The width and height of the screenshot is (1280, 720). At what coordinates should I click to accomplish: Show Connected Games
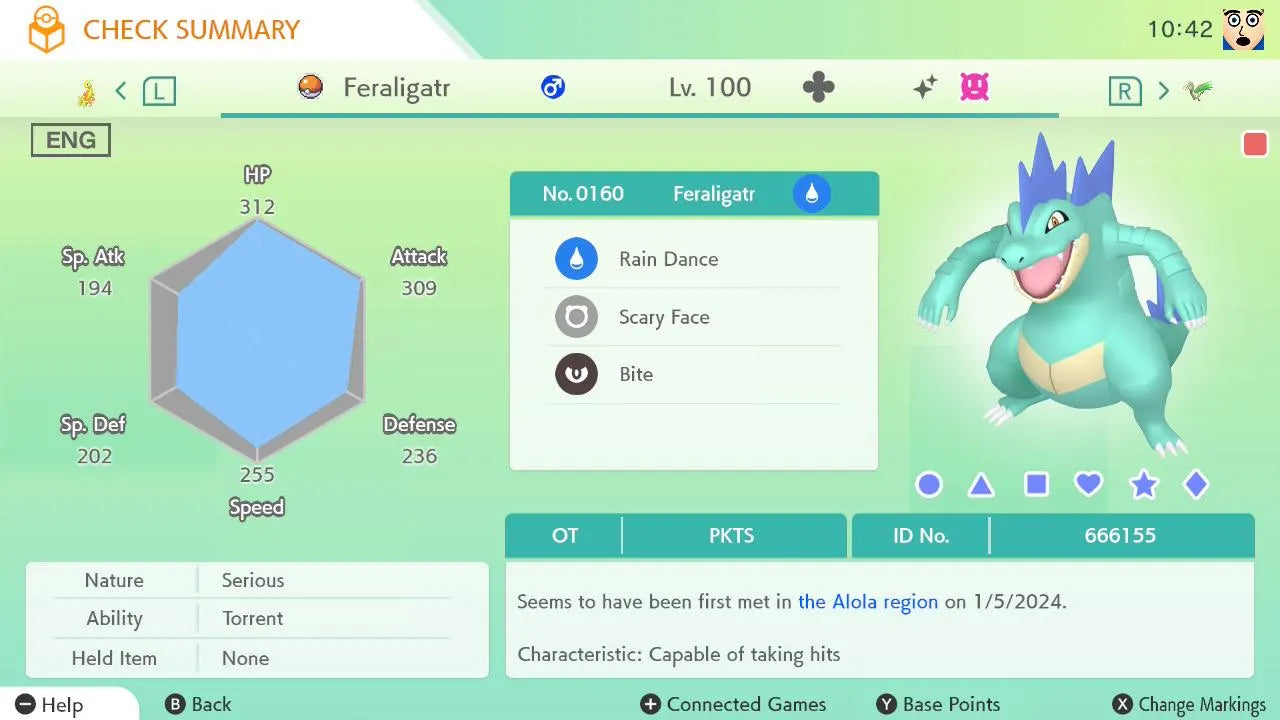point(734,705)
